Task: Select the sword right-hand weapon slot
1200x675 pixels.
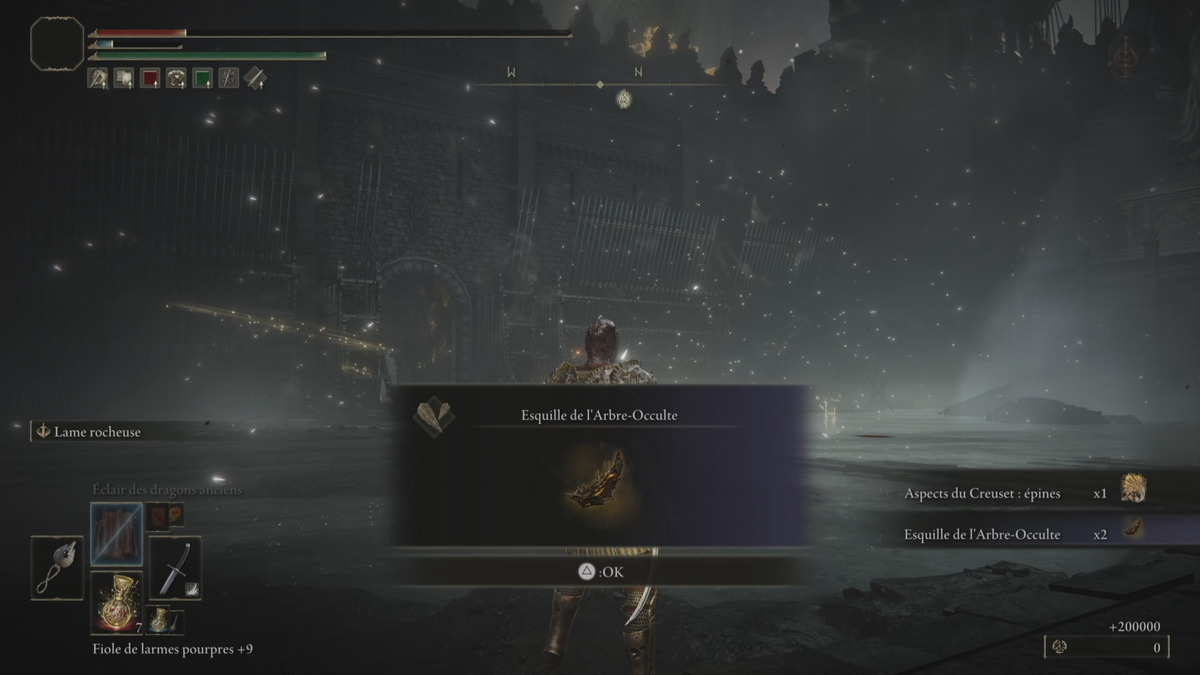Action: click(175, 568)
